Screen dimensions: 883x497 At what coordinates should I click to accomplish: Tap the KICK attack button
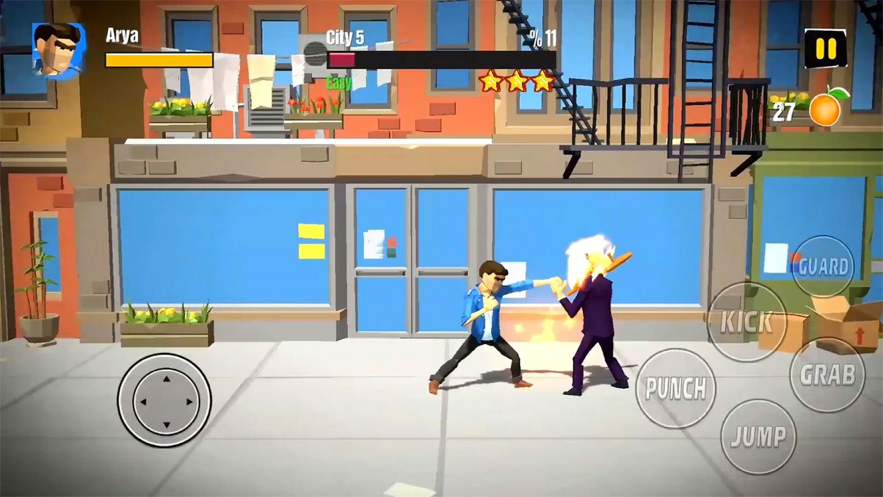pos(747,322)
